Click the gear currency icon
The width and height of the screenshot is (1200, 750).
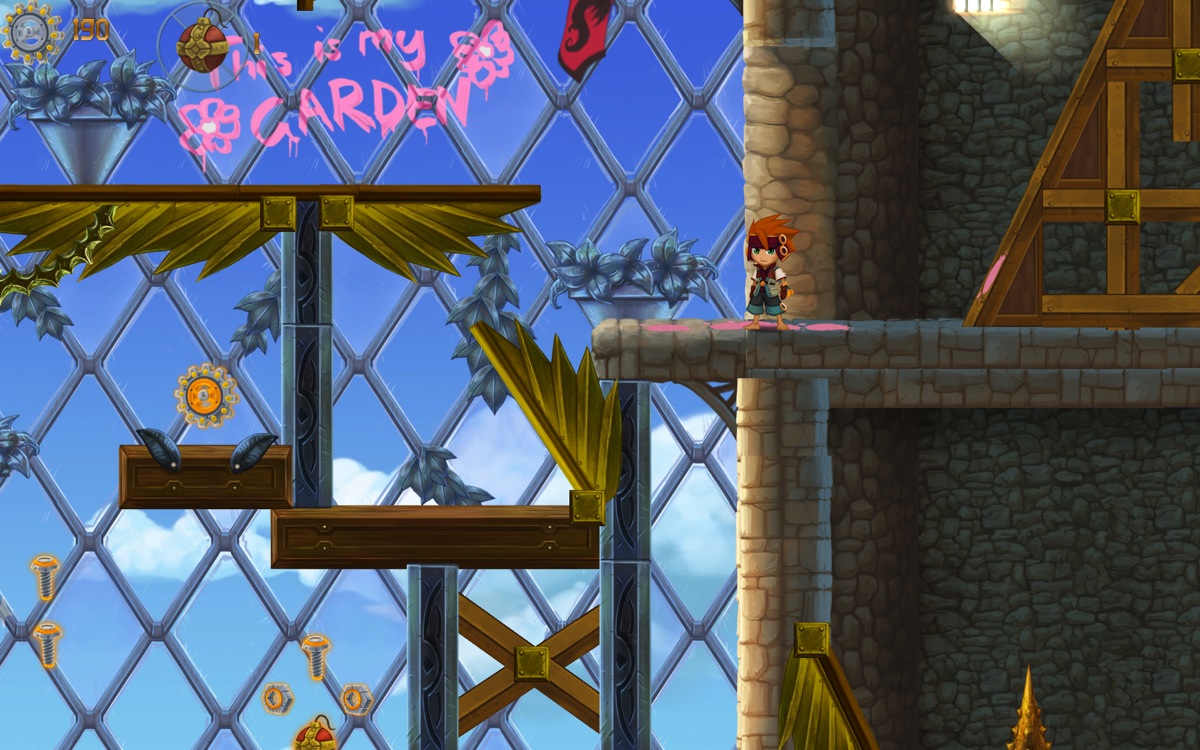(x=30, y=31)
